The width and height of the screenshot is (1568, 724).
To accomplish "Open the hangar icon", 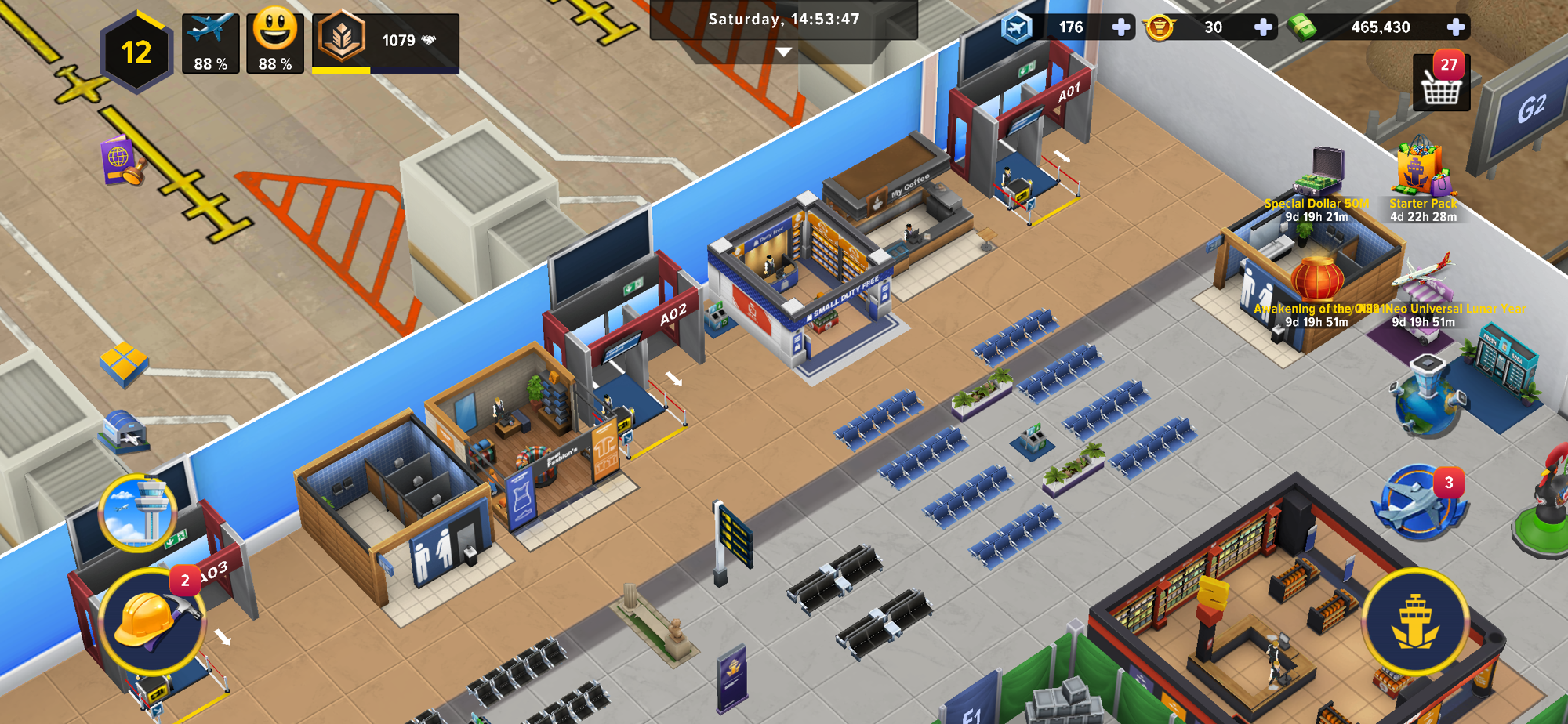I will [x=125, y=432].
